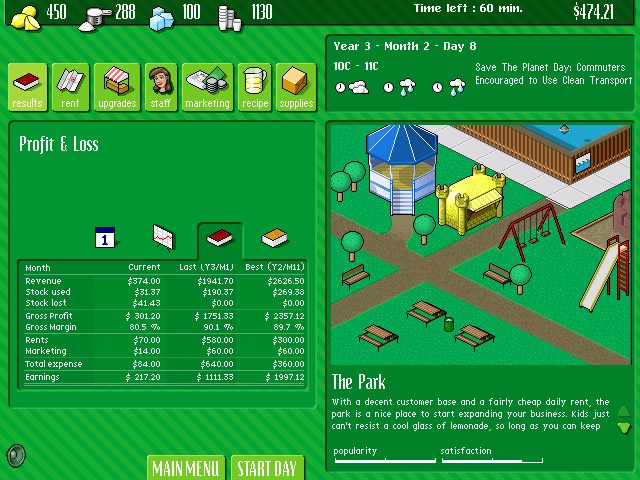Select the line chart tab
Screen dimensions: 640x480
[x=163, y=237]
